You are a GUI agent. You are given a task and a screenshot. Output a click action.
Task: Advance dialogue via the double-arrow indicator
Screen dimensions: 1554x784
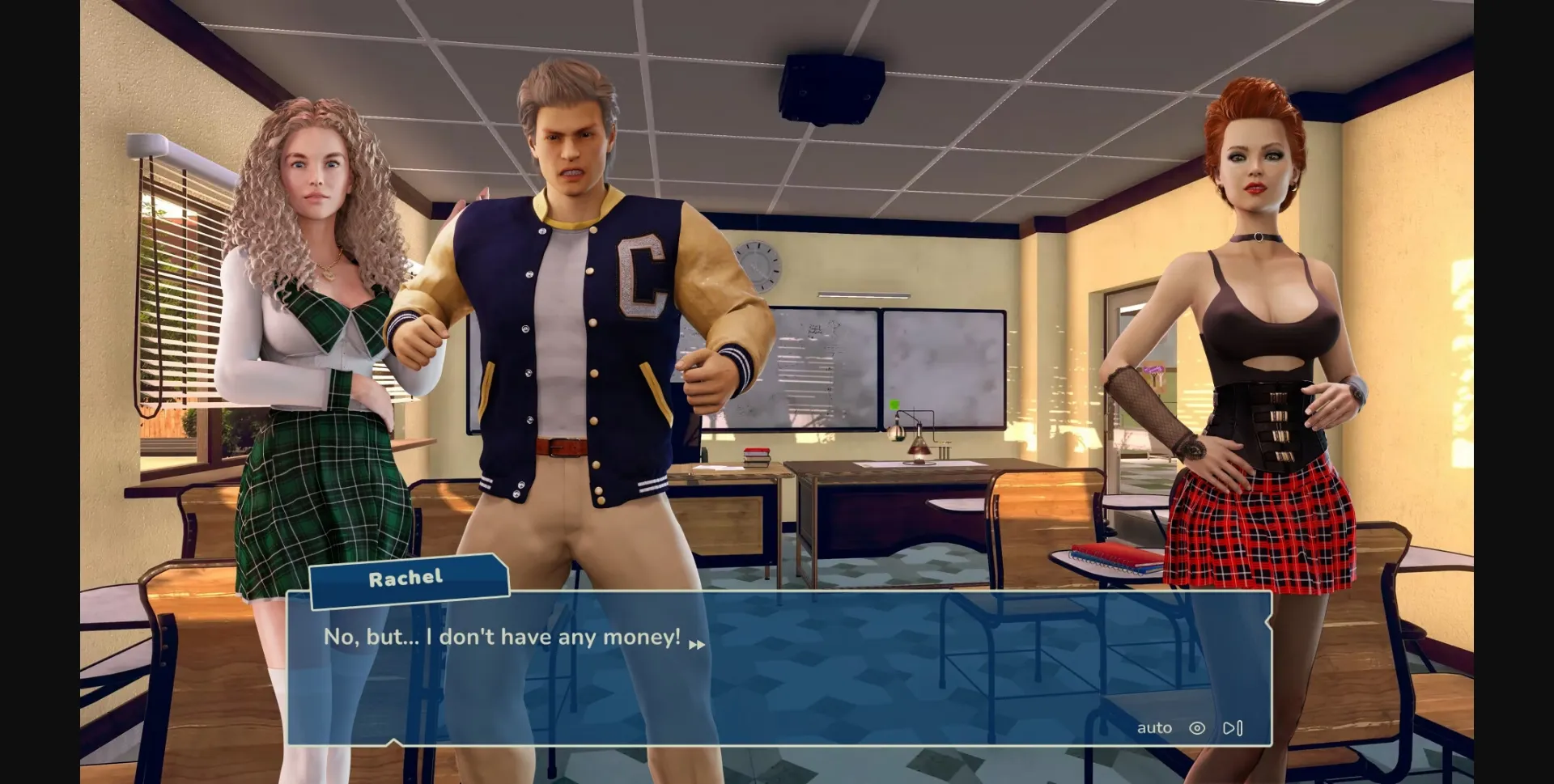click(x=696, y=645)
